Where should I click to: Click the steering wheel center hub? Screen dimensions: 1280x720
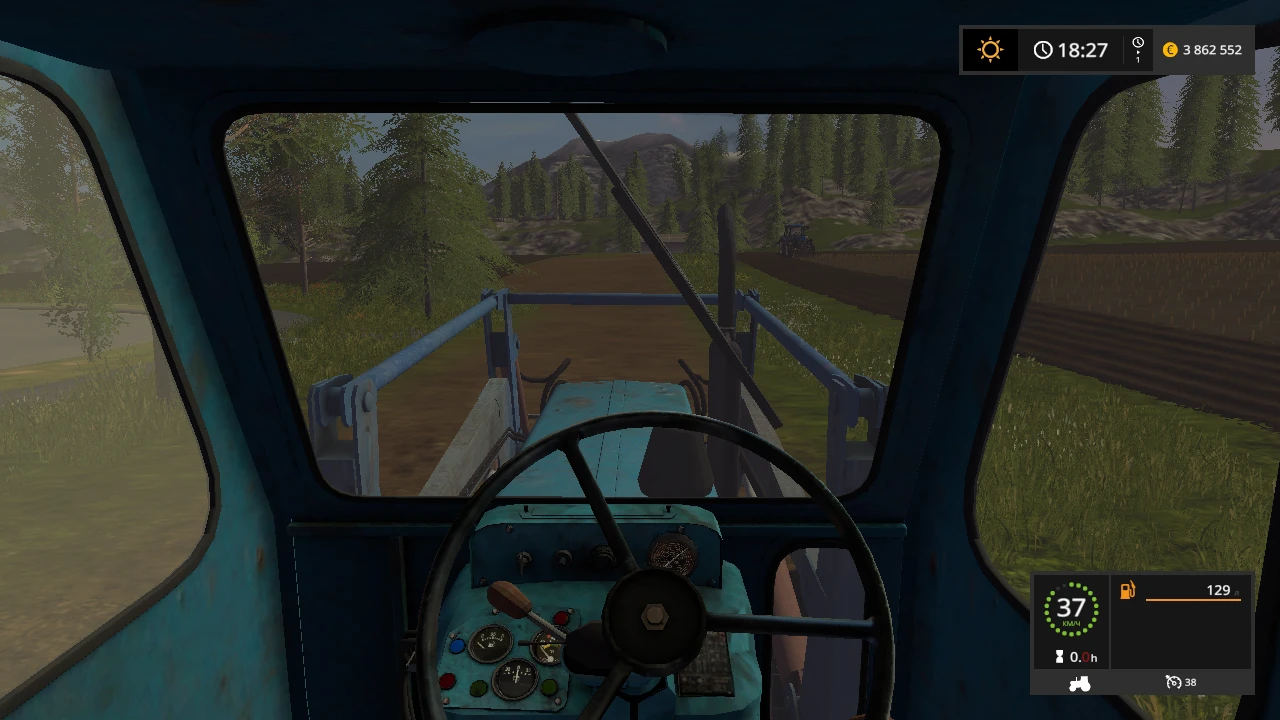(656, 618)
